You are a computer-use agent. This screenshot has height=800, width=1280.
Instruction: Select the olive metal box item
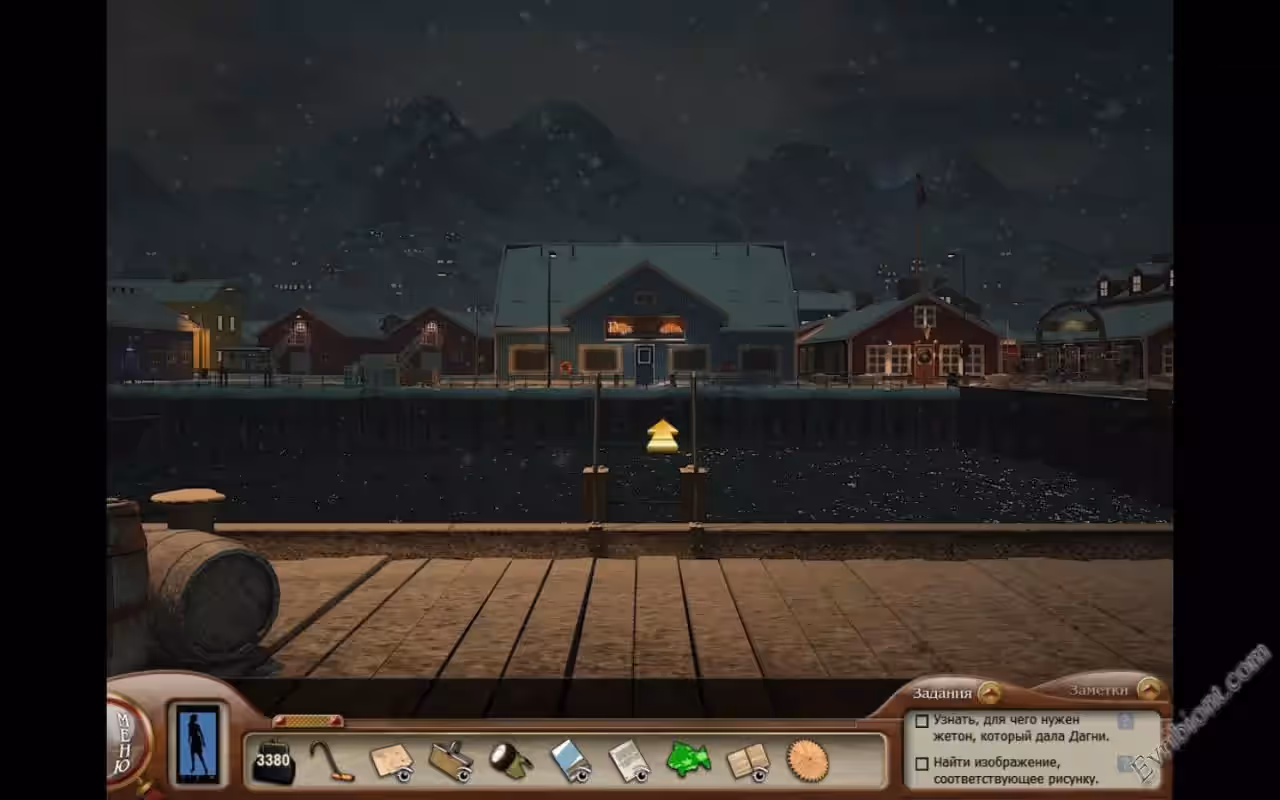[x=451, y=761]
